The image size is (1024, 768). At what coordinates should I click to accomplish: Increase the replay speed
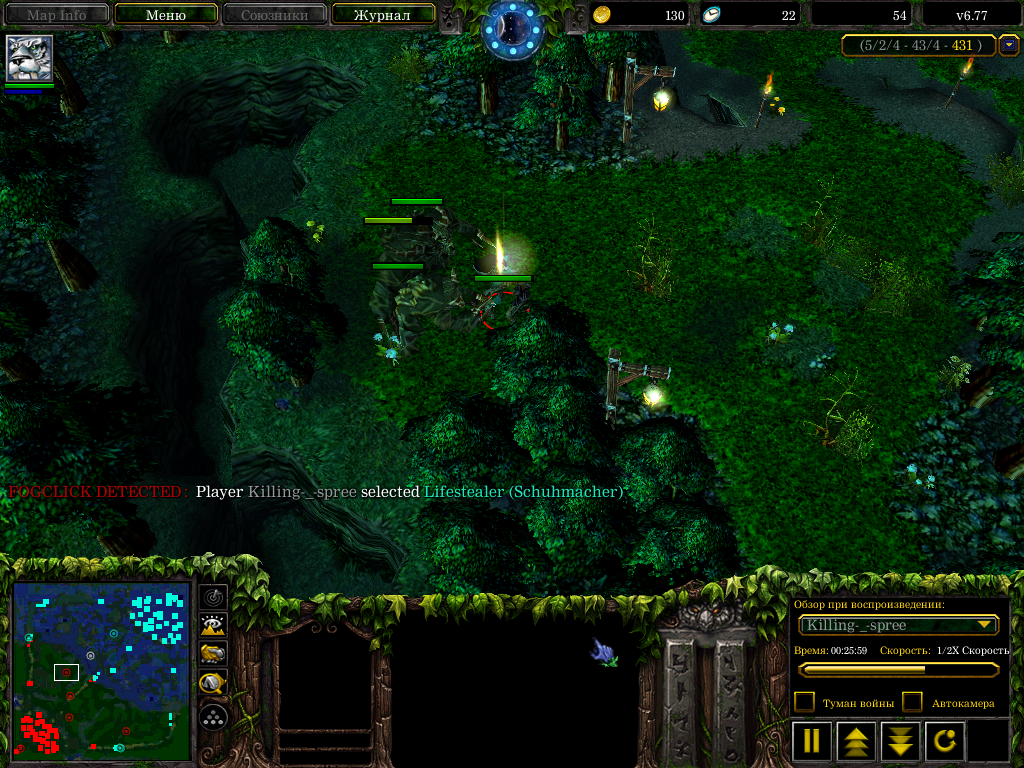pos(856,741)
